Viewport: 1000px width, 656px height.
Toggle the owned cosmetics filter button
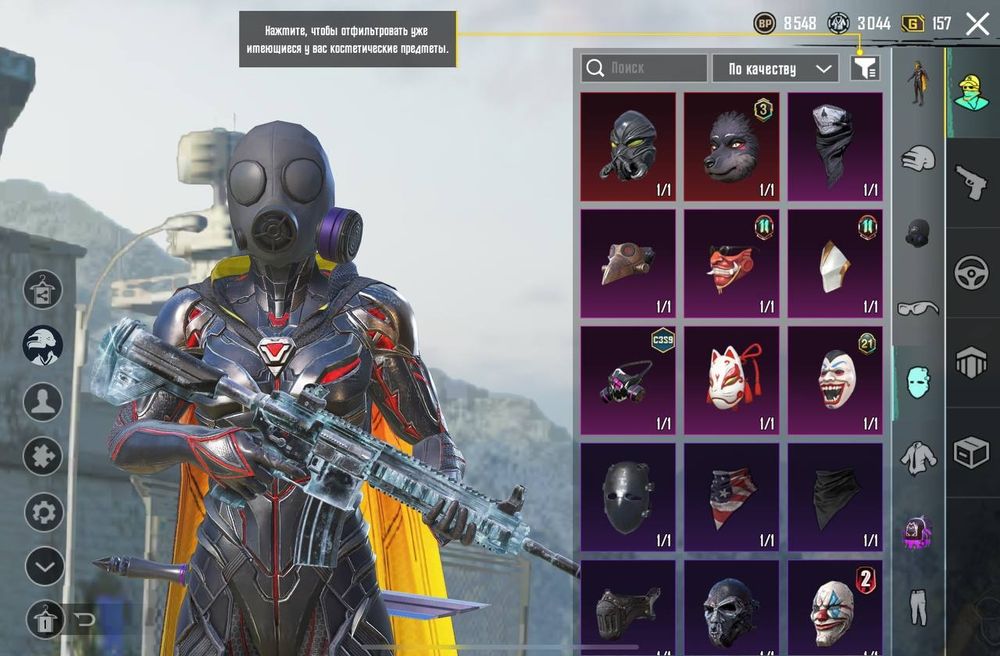[x=865, y=68]
